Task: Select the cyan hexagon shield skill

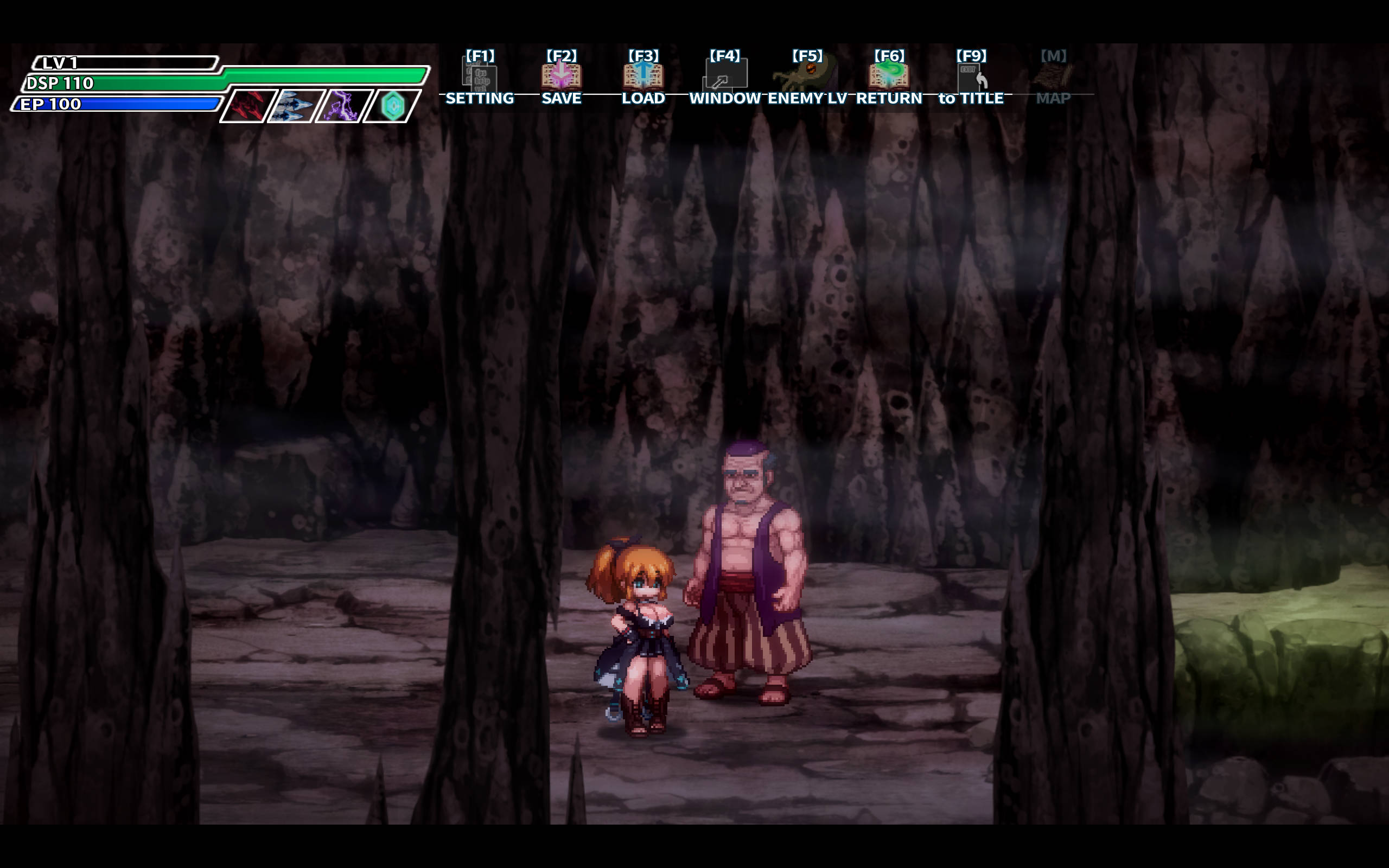Action: click(393, 106)
